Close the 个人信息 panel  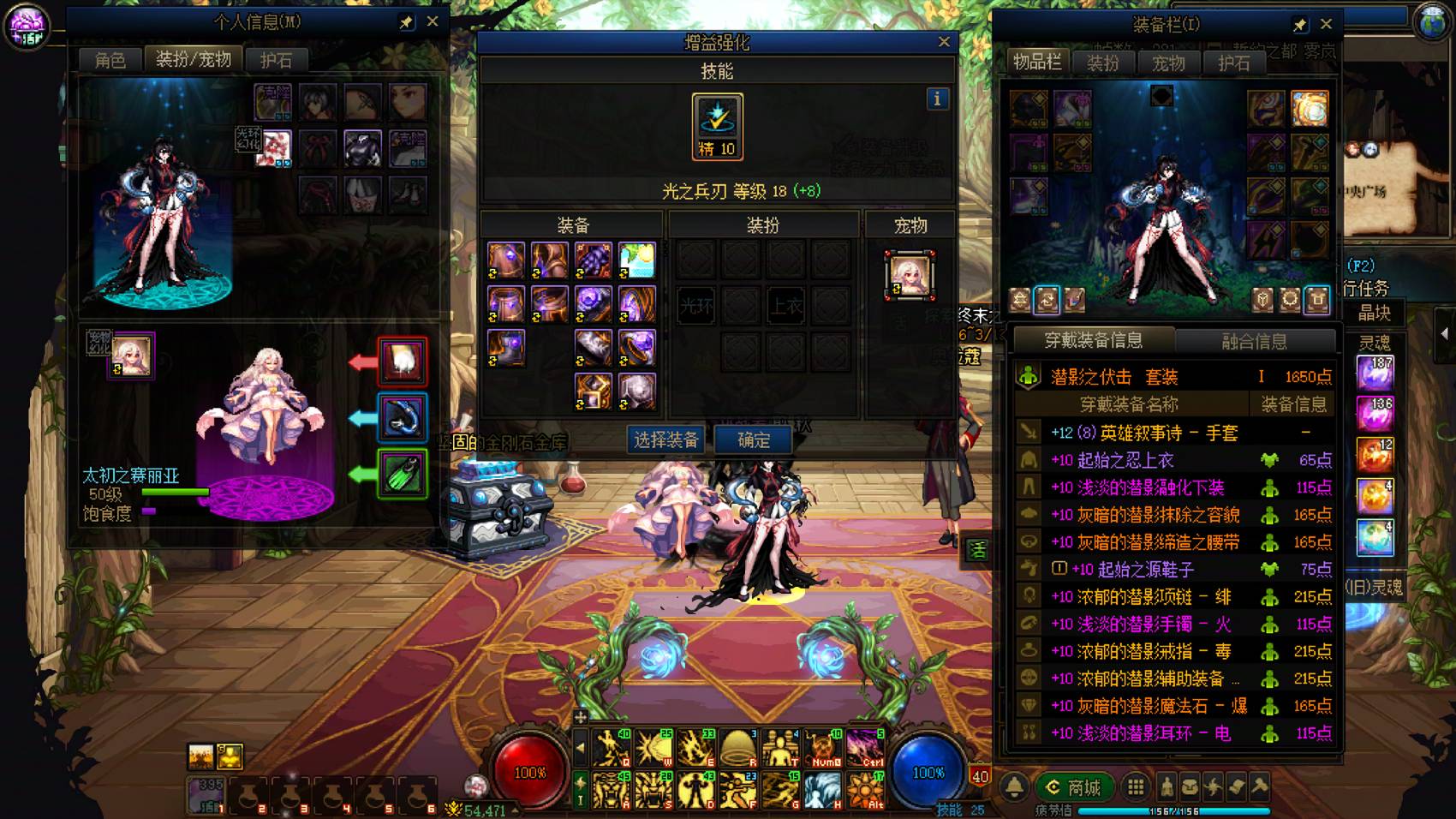(x=433, y=21)
